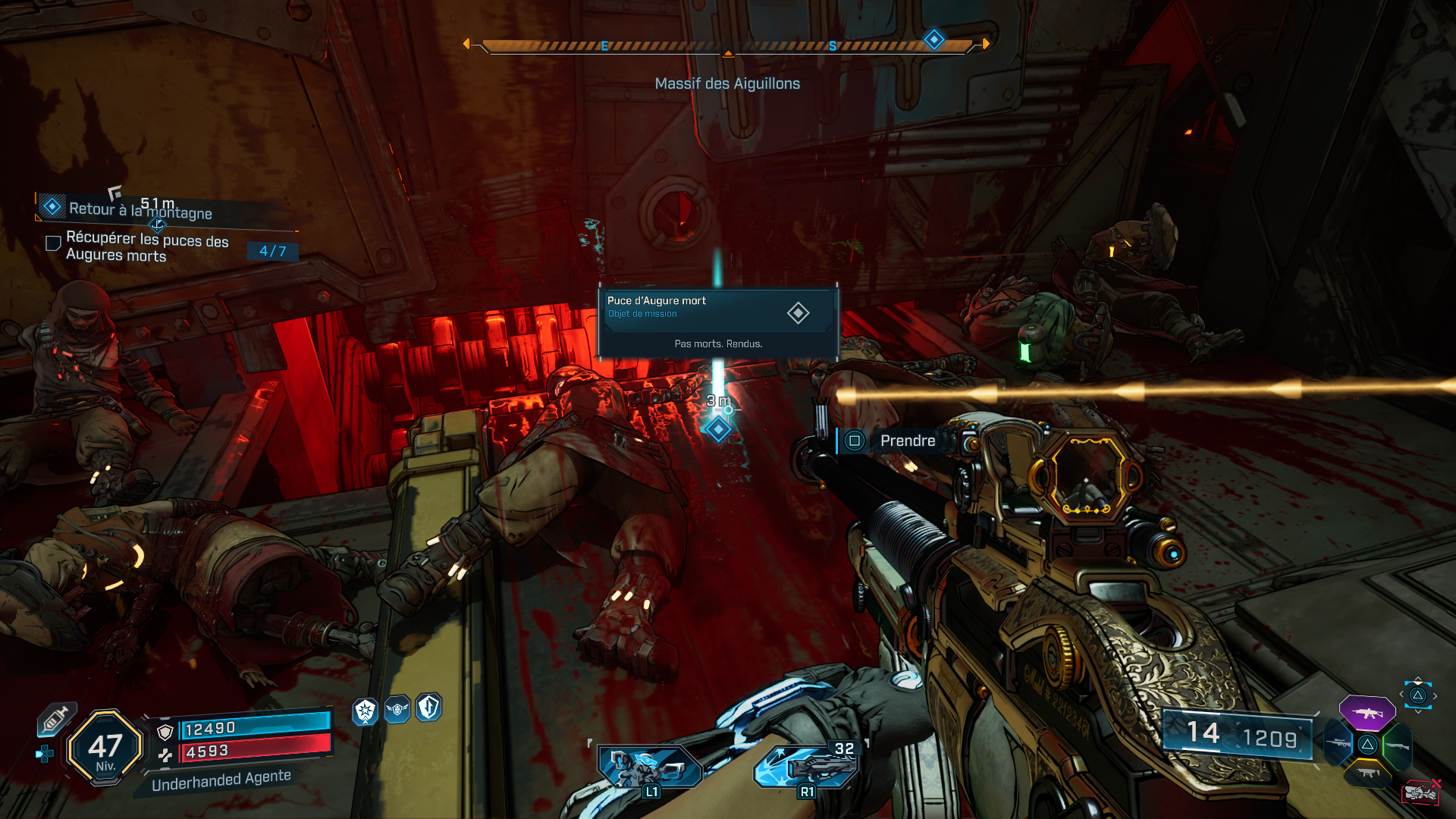Switch to the blue sniper rifle slot
1456x819 pixels.
(1338, 744)
